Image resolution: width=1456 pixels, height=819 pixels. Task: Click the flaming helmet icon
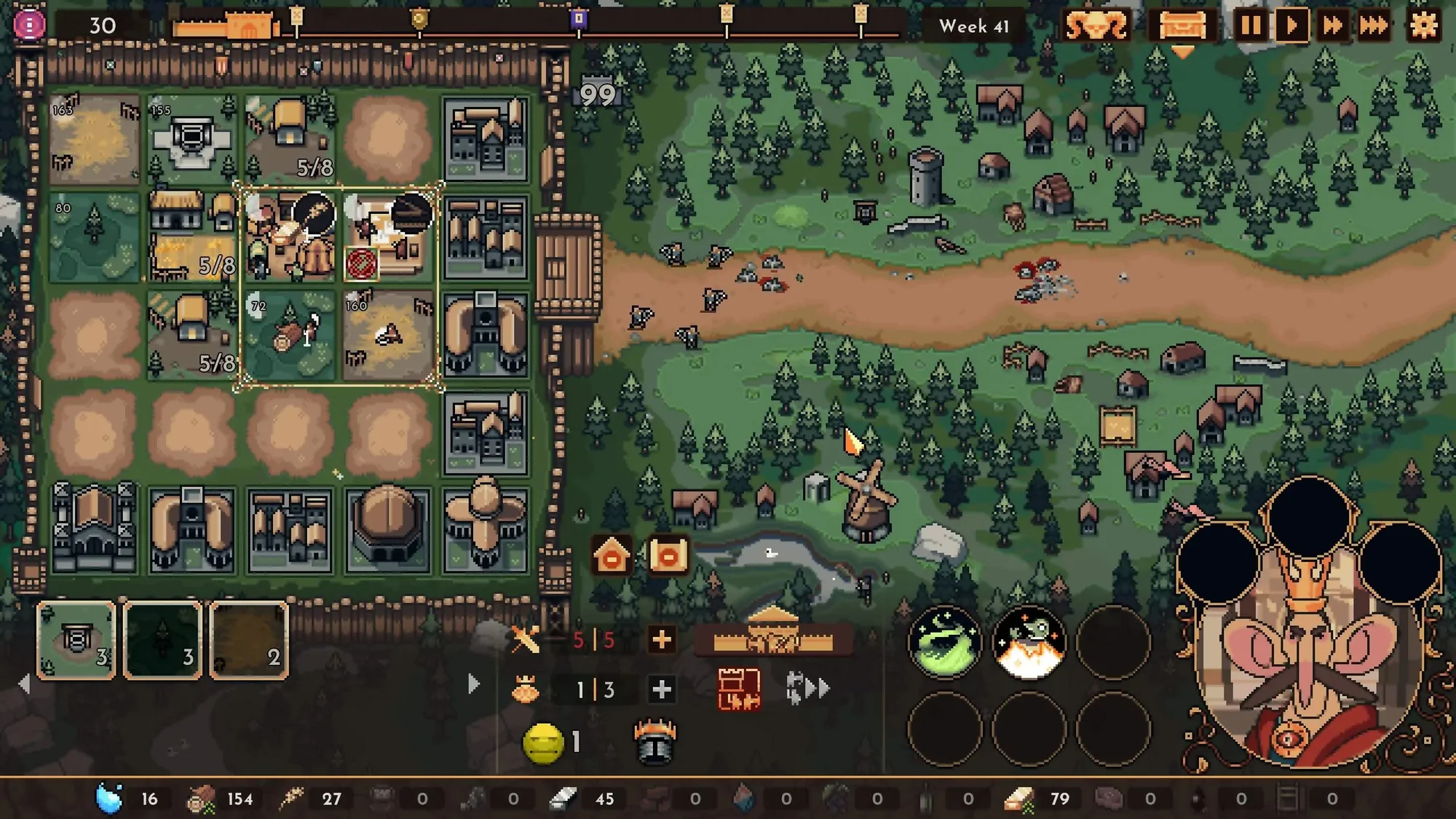coord(653,740)
